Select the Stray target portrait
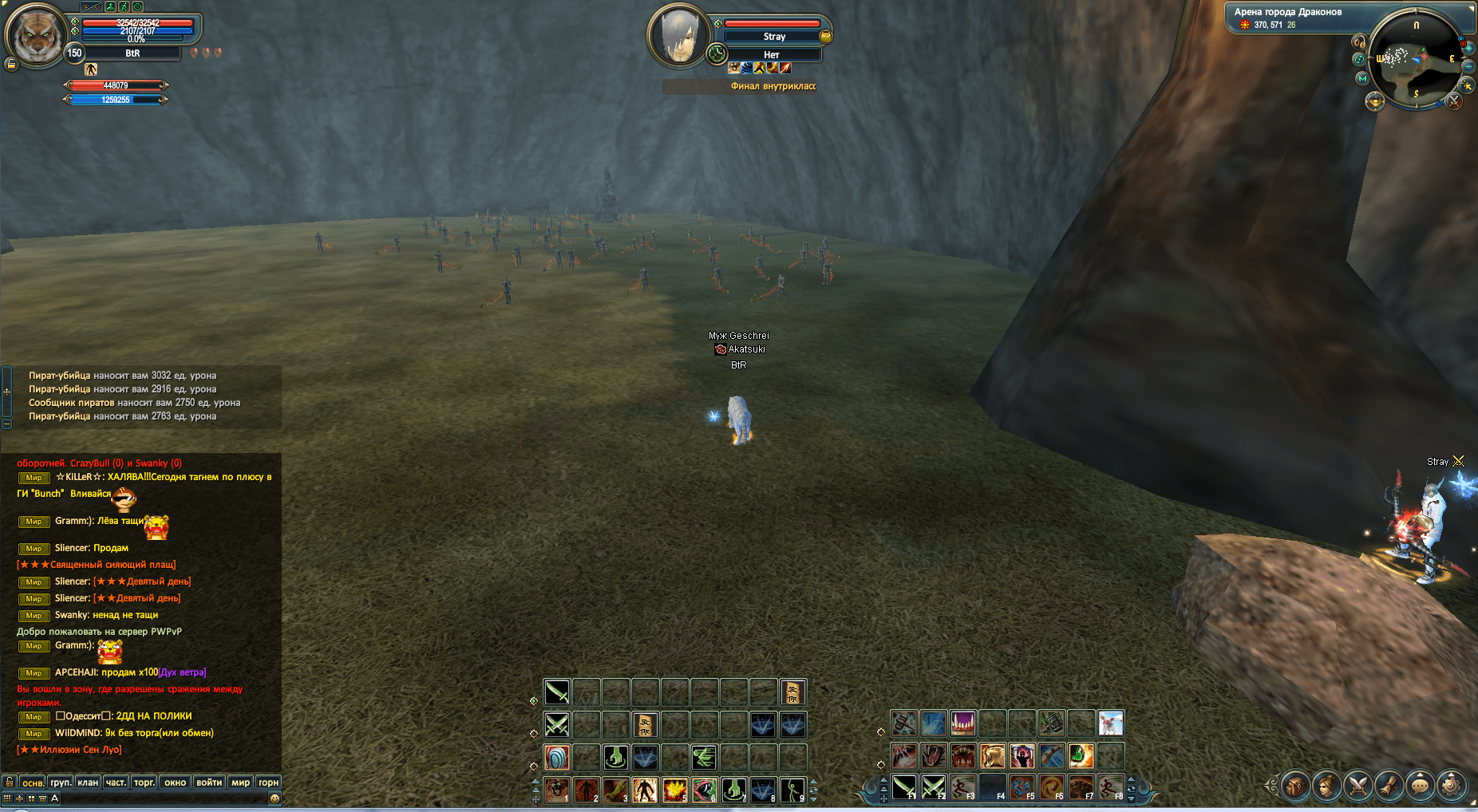This screenshot has height=812, width=1478. pos(679,36)
